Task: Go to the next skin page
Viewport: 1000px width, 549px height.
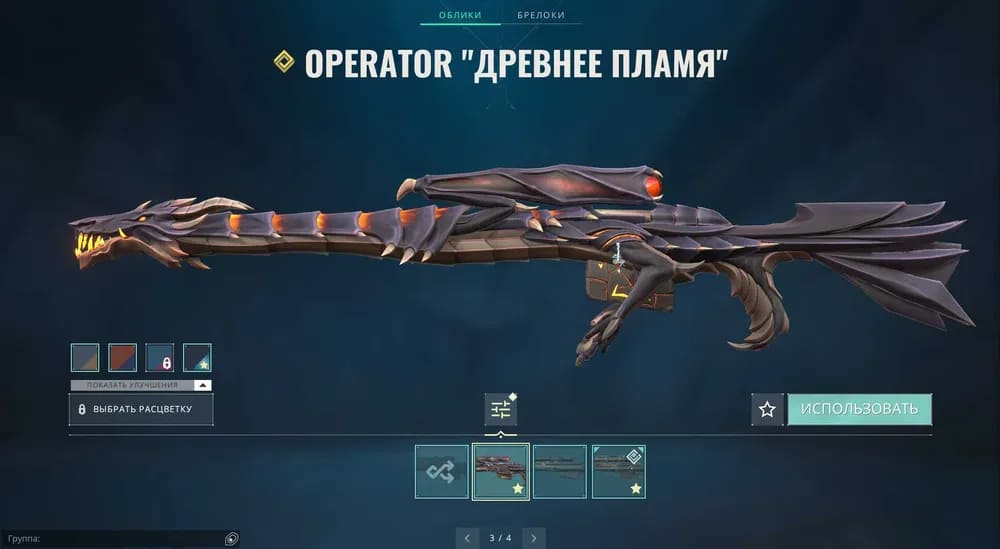Action: tap(534, 538)
